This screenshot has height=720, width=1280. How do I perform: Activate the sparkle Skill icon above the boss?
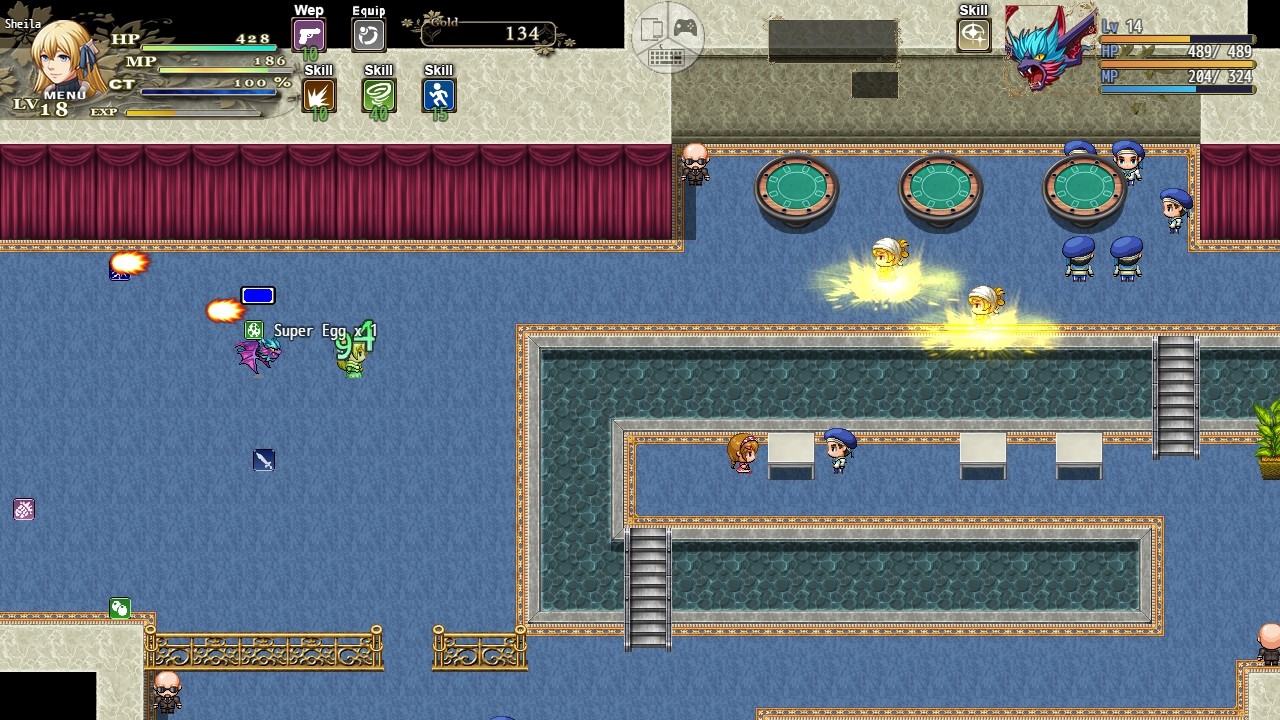coord(973,33)
